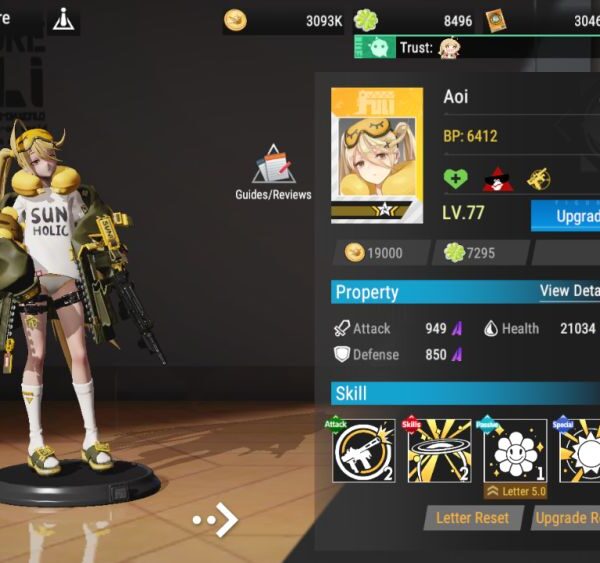The height and width of the screenshot is (563, 600).
Task: Click the card currency icon at top
Action: click(x=496, y=20)
